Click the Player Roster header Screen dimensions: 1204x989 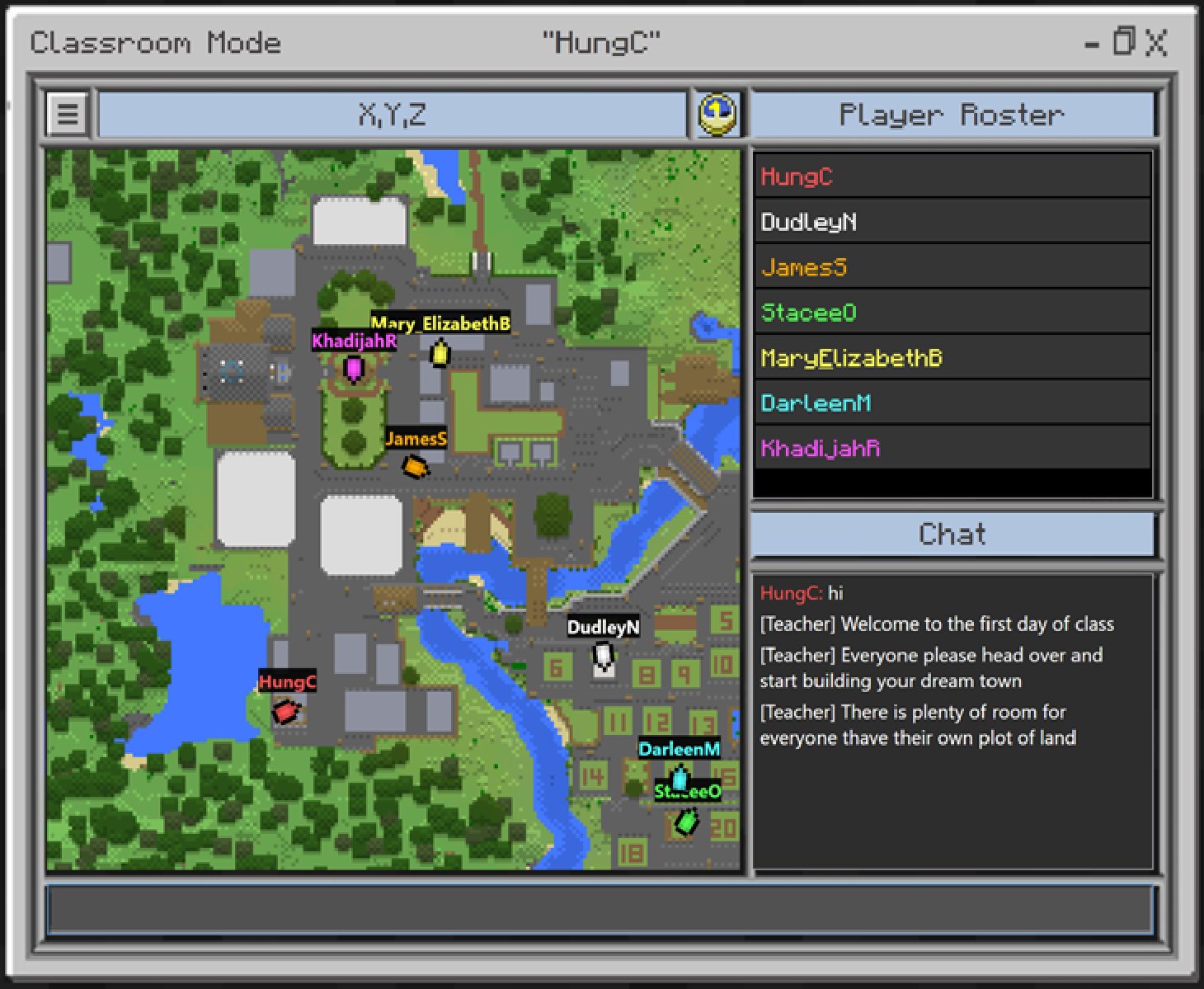[952, 114]
